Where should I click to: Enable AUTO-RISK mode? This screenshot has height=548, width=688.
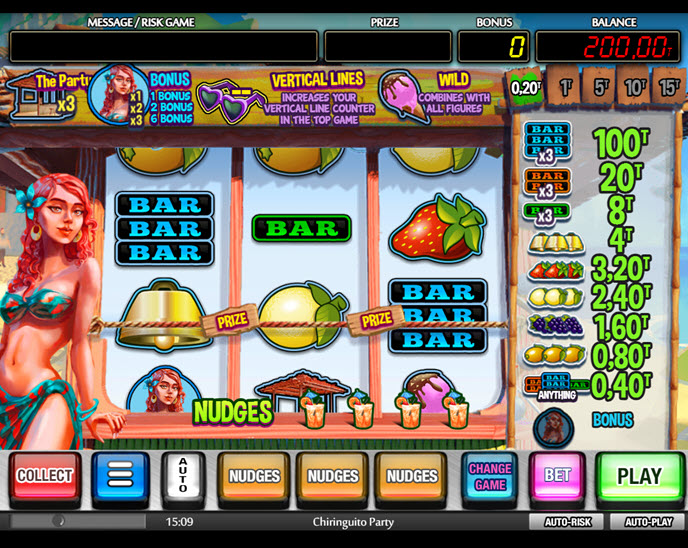click(567, 522)
